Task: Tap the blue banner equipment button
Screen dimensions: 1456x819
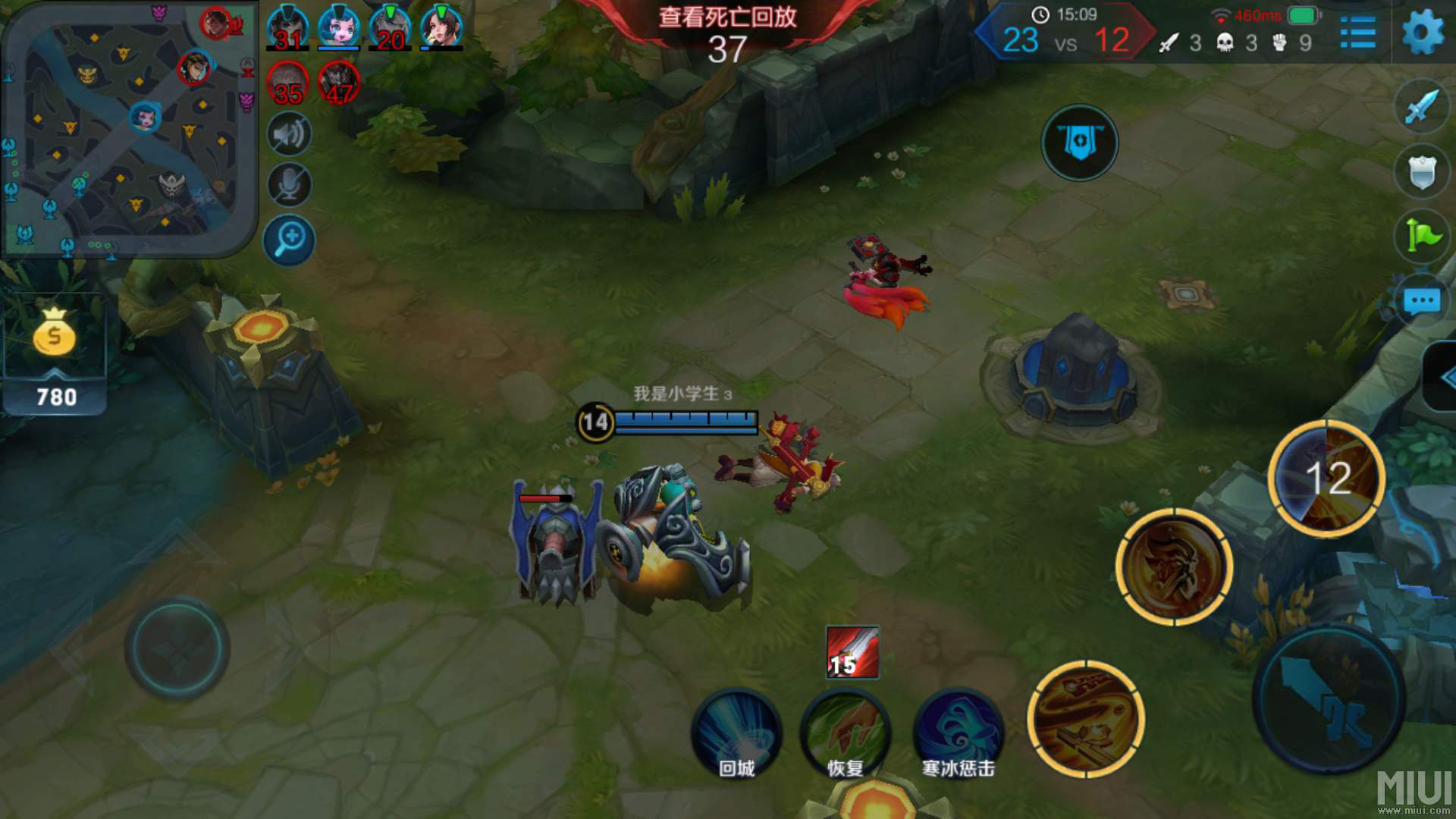Action: pos(1080,143)
